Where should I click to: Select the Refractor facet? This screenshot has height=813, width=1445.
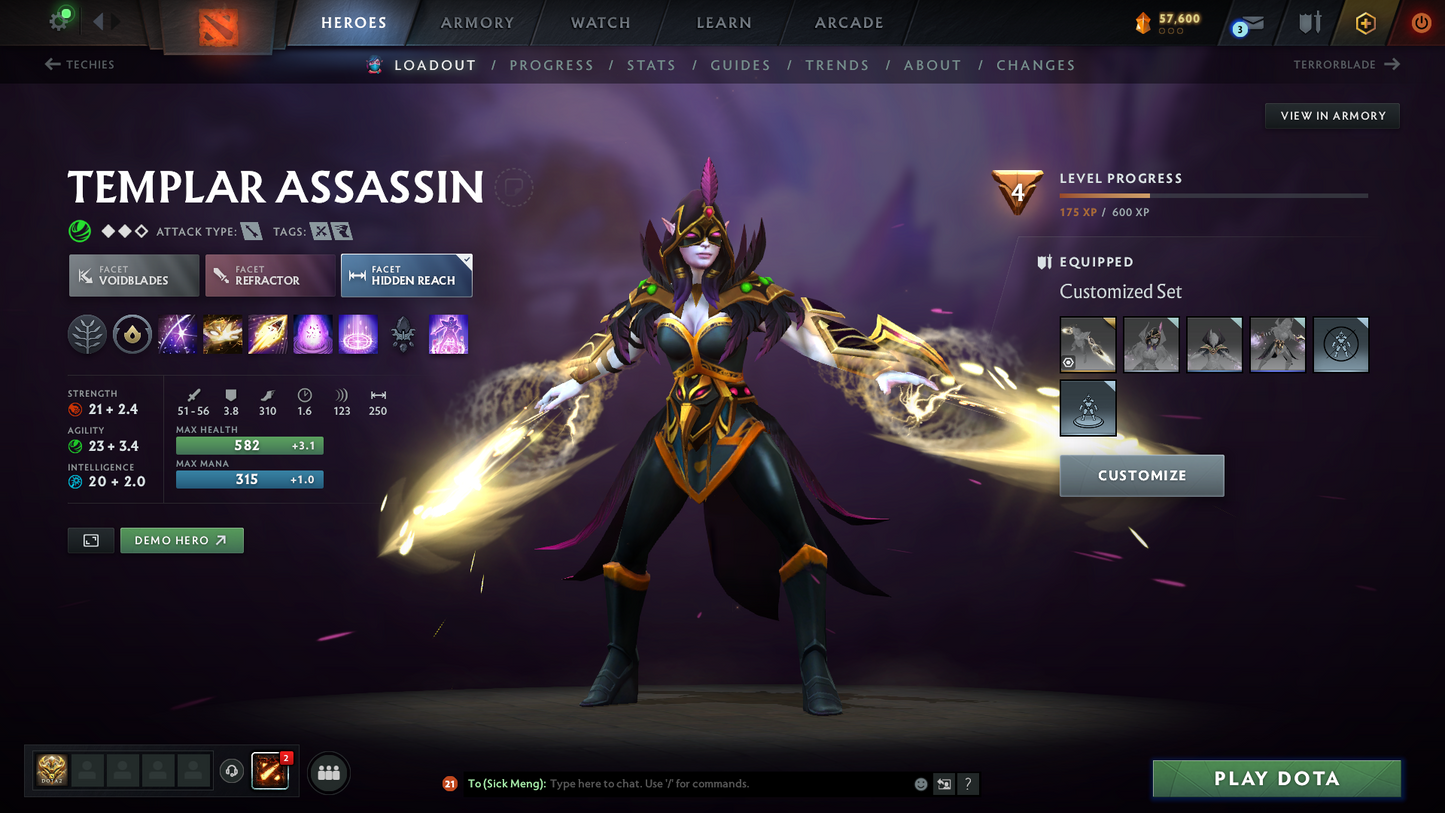point(270,275)
